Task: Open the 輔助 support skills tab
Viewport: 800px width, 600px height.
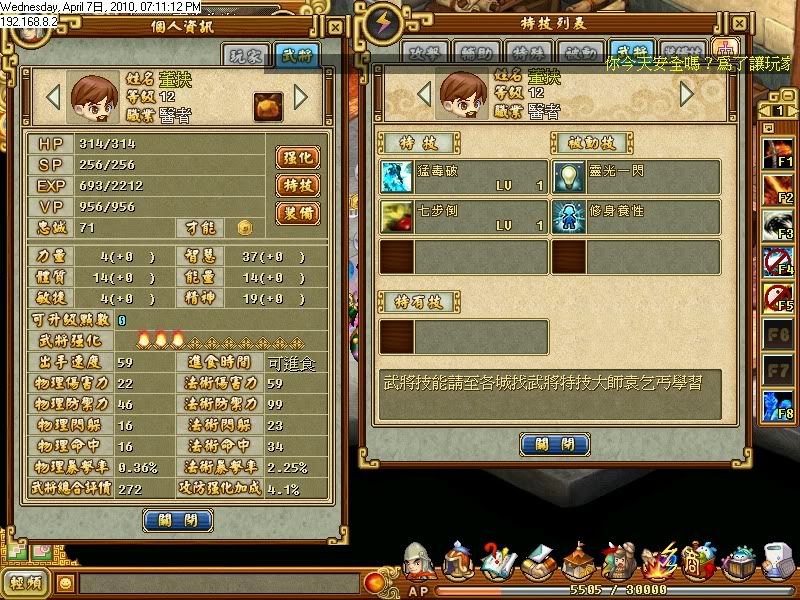Action: pyautogui.click(x=477, y=54)
